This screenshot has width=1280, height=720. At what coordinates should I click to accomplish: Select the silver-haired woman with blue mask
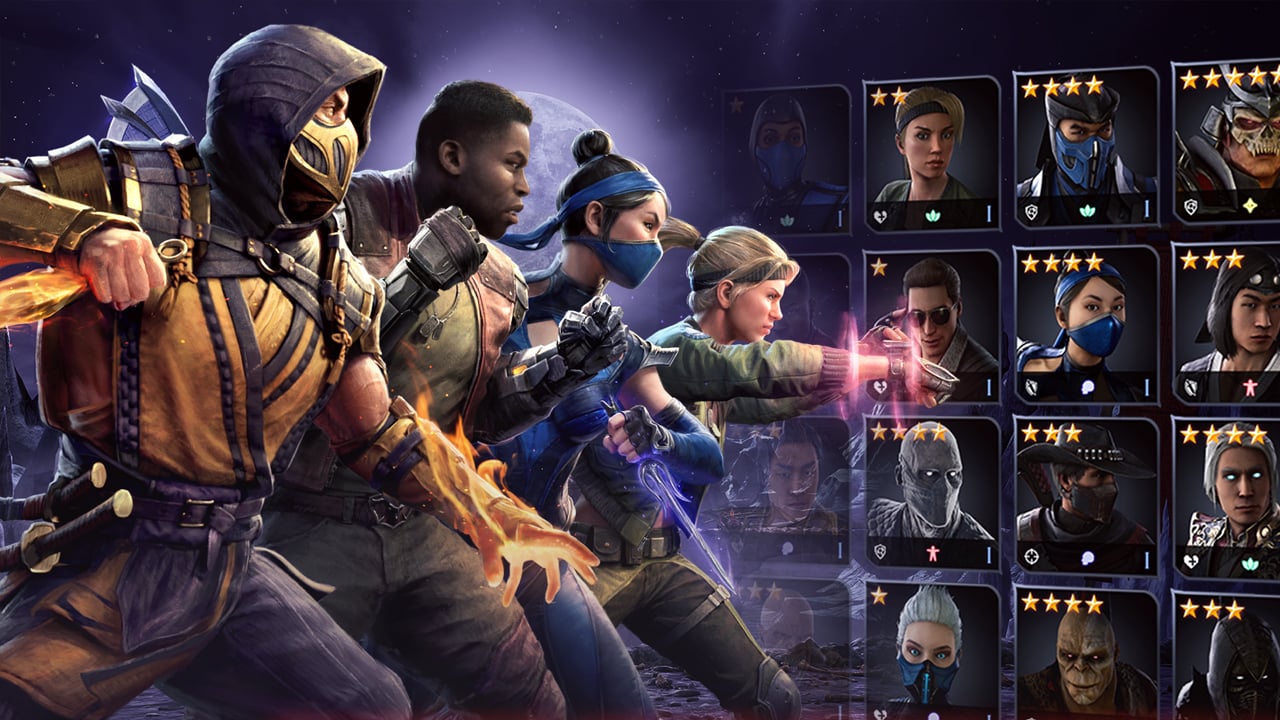pyautogui.click(x=931, y=650)
